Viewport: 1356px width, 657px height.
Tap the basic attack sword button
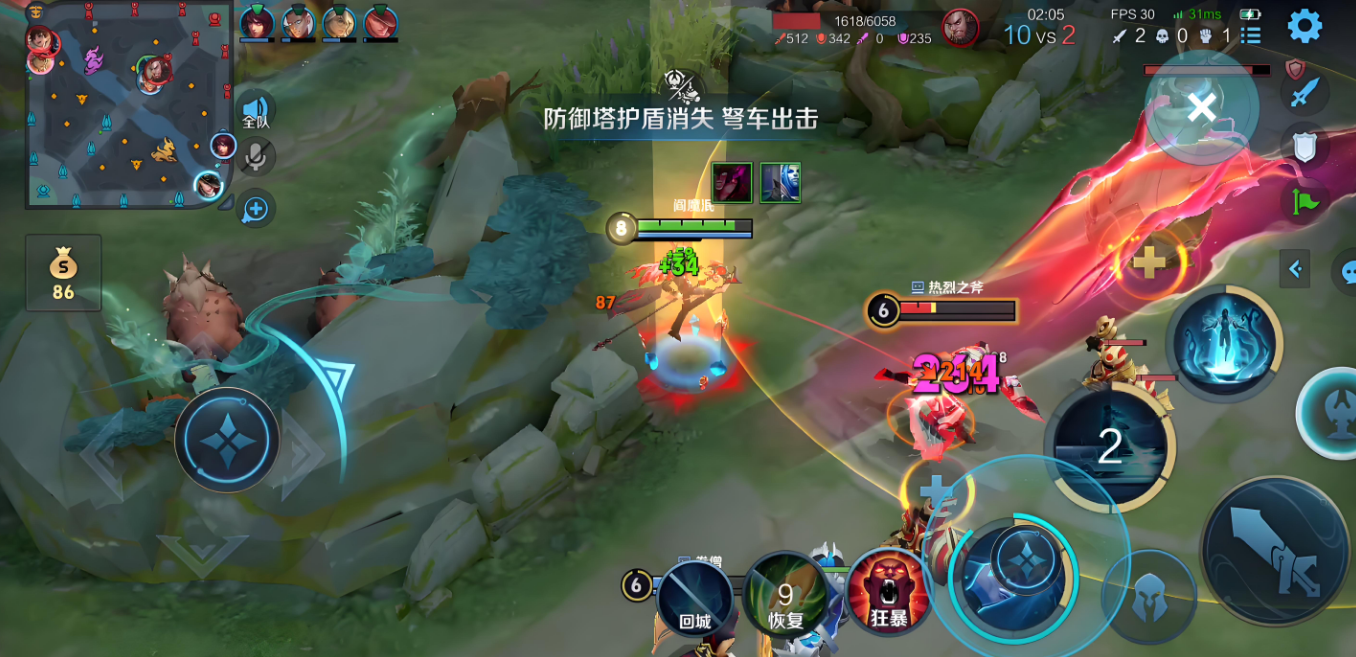point(1274,551)
